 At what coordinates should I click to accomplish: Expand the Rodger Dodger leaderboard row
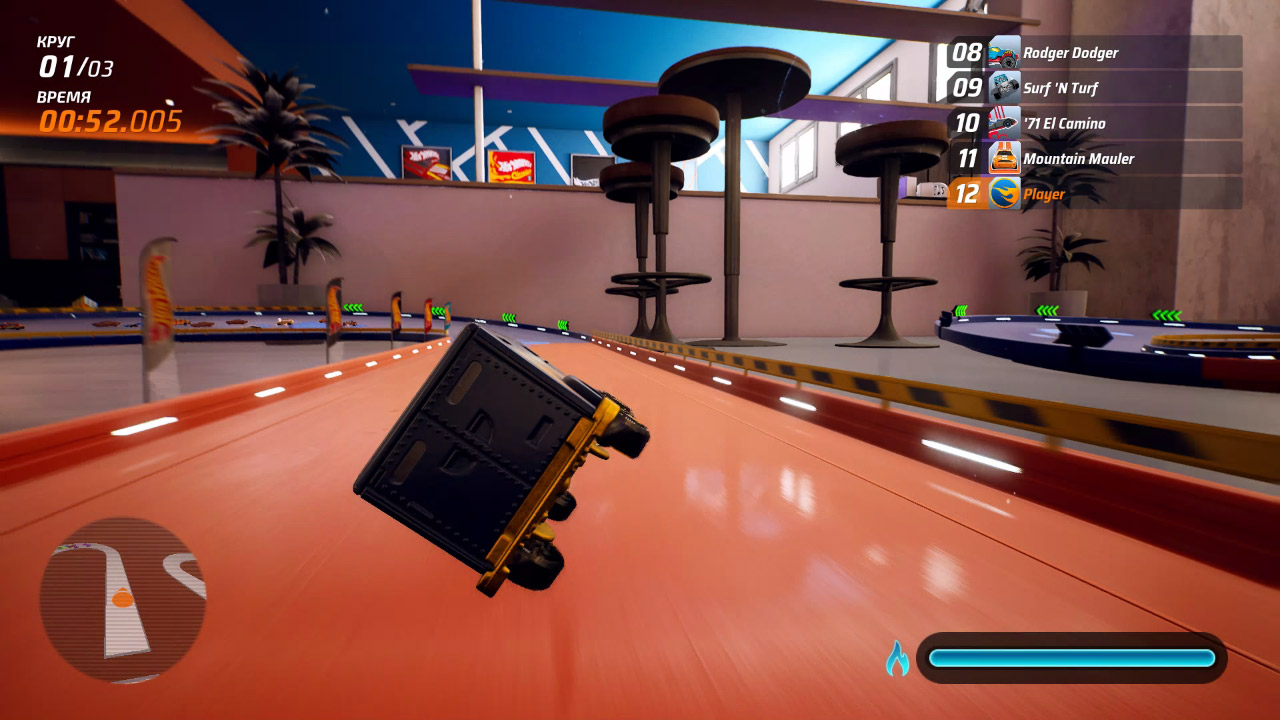(1100, 52)
